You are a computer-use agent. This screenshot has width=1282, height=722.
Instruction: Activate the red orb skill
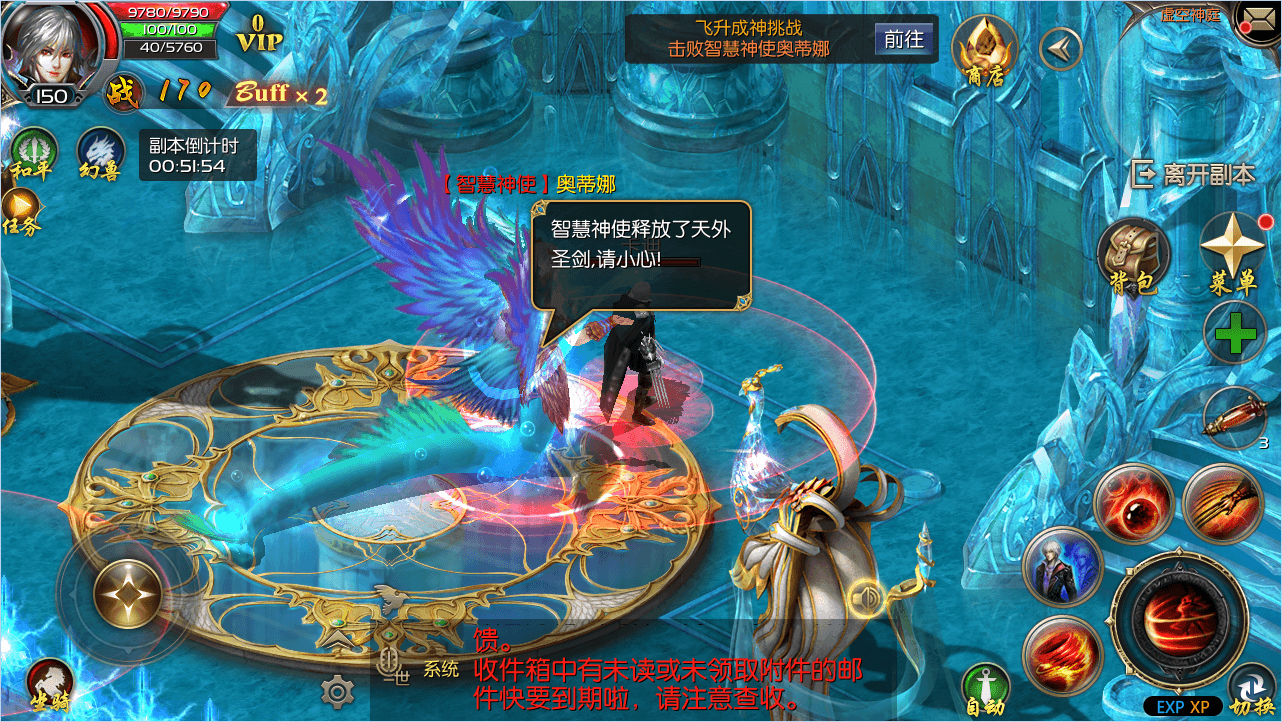click(x=1133, y=503)
